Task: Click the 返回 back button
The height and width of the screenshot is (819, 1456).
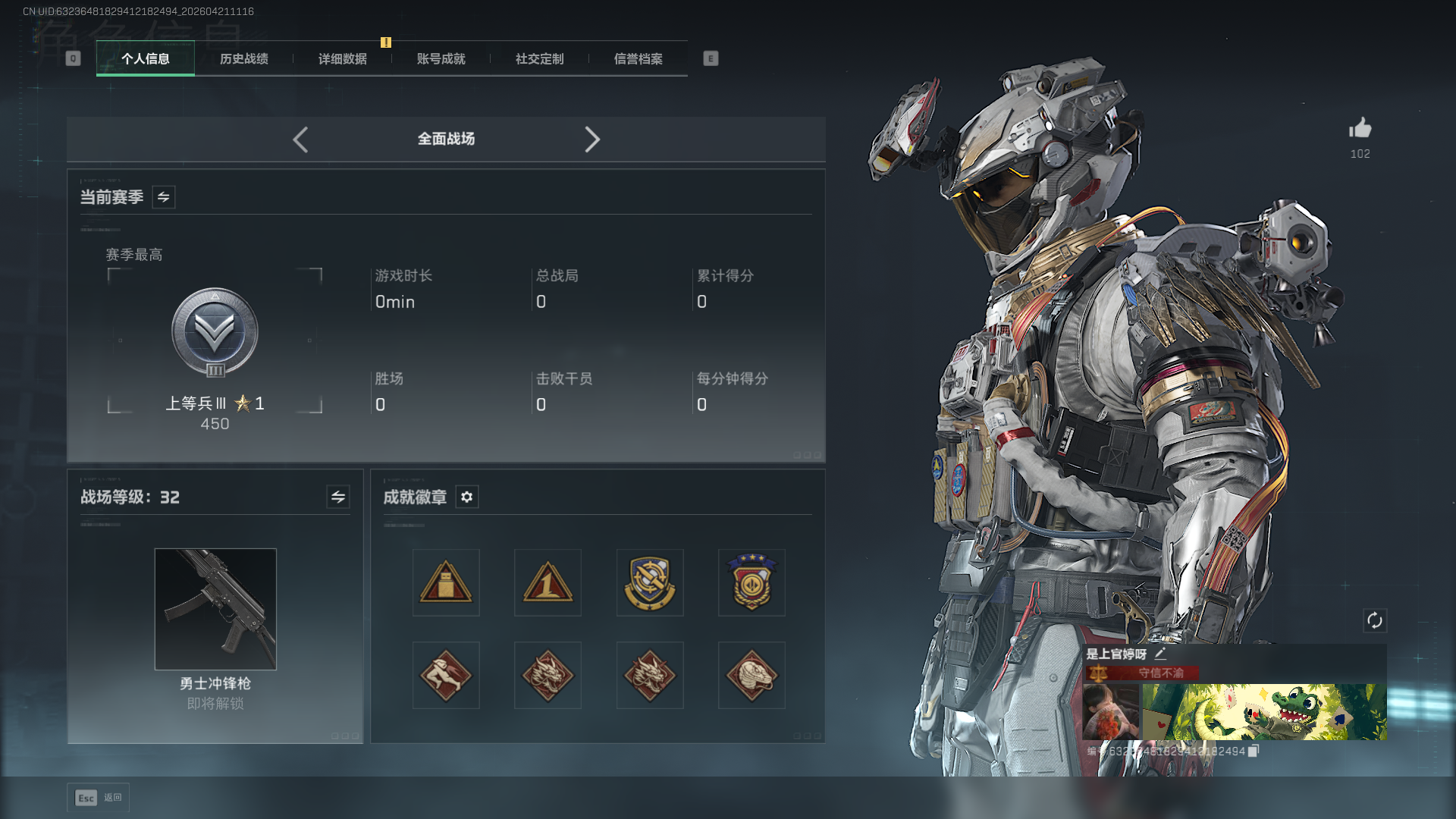Action: 99,798
